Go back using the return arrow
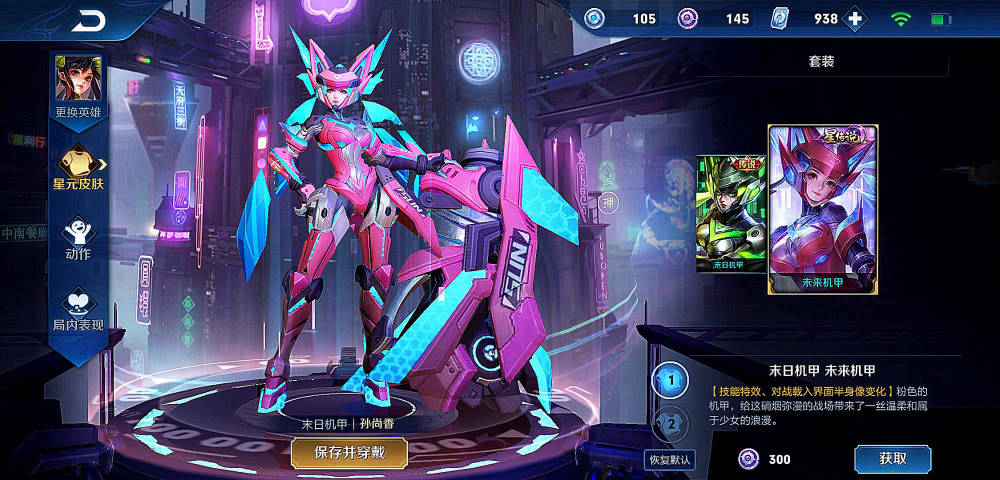Screen dimensions: 1000x480 [89, 20]
